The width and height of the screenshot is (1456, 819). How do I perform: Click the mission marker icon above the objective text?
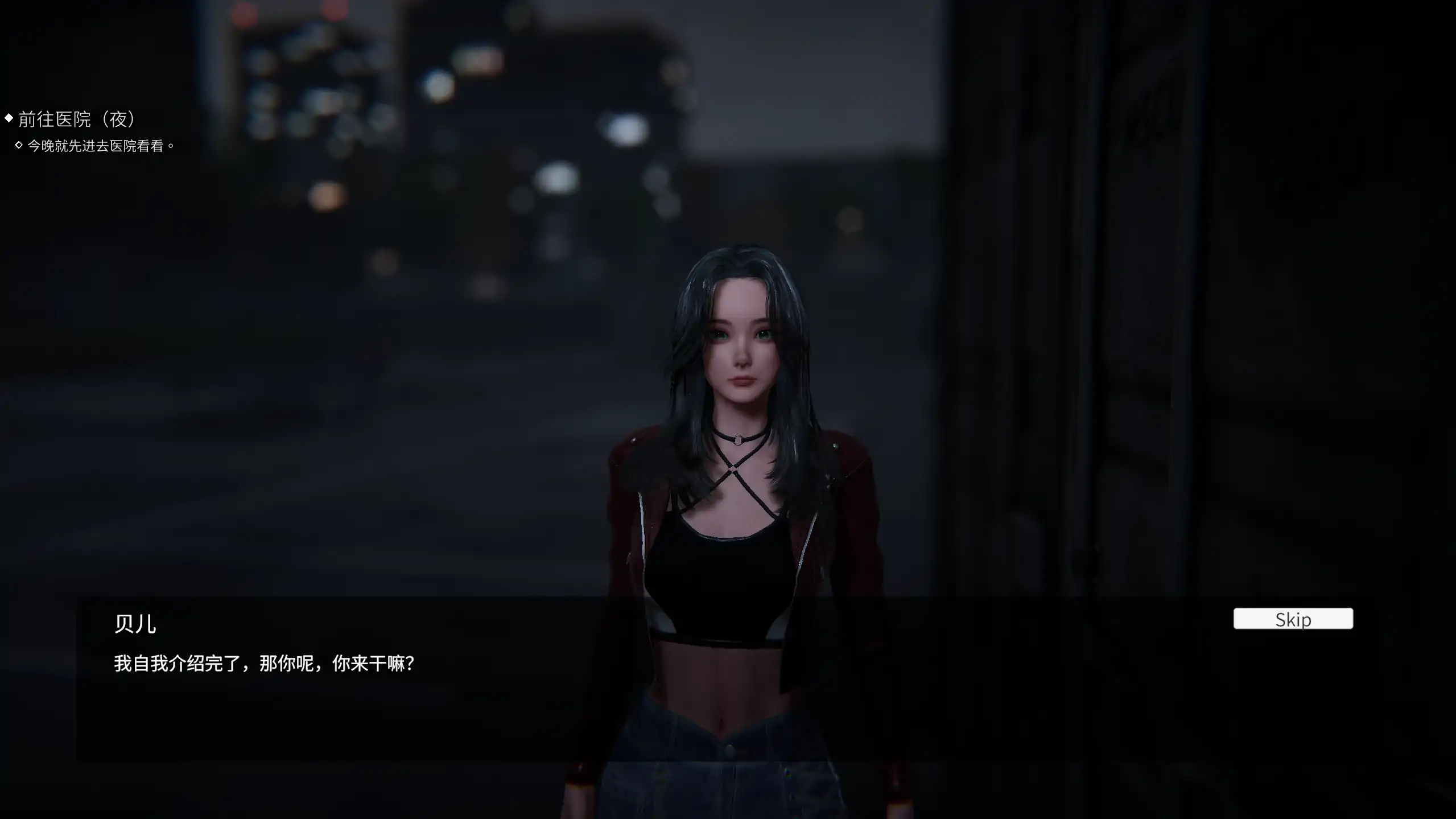pyautogui.click(x=8, y=118)
